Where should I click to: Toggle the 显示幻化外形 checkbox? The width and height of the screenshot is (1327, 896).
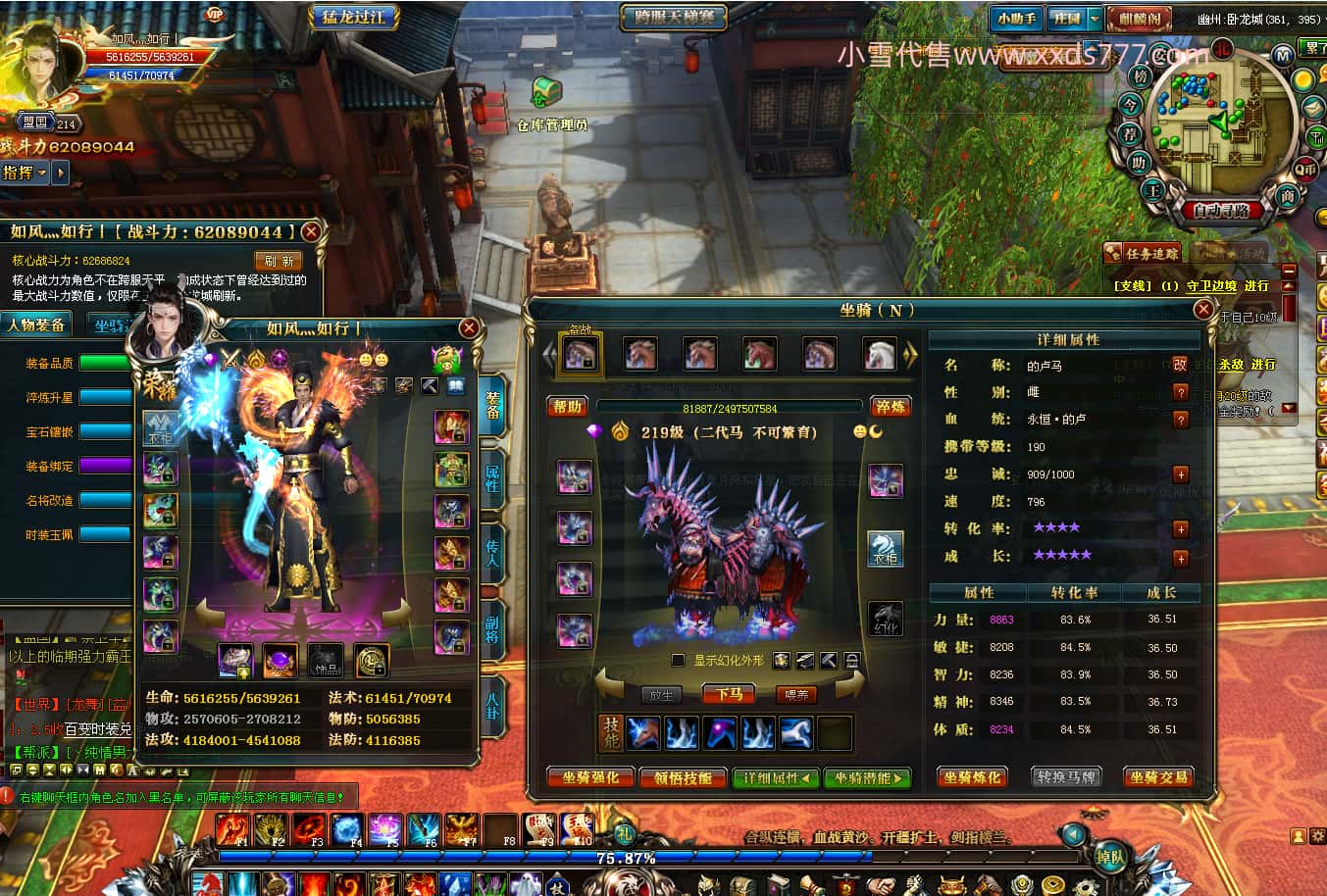(x=678, y=661)
